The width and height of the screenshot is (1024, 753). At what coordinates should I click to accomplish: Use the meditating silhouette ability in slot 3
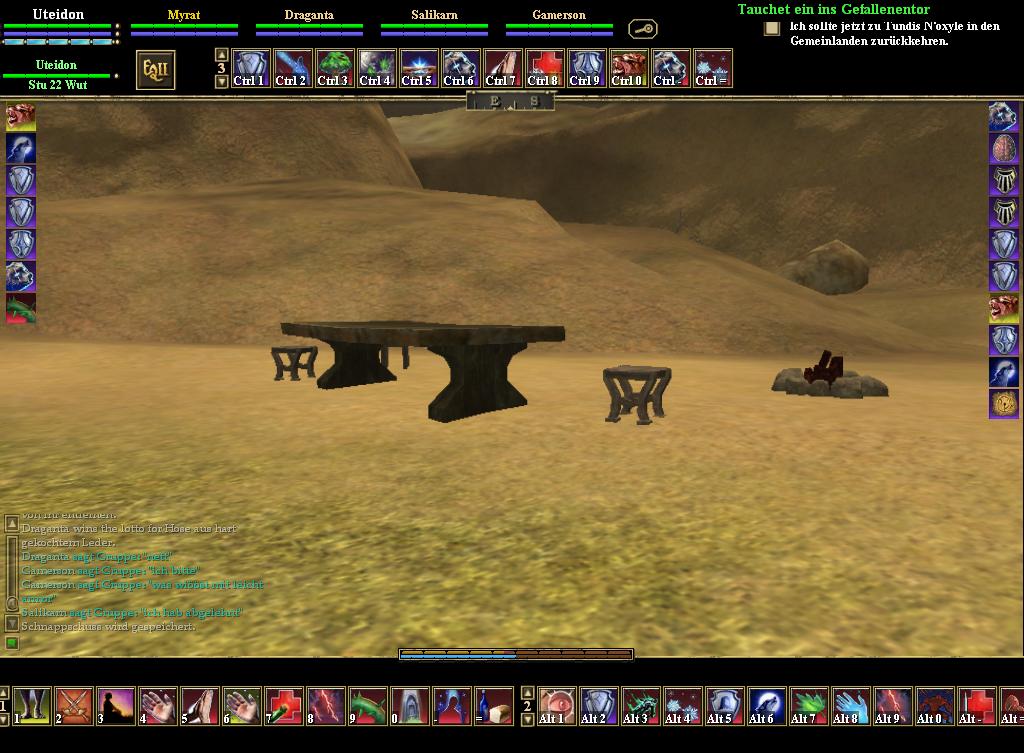coord(117,706)
